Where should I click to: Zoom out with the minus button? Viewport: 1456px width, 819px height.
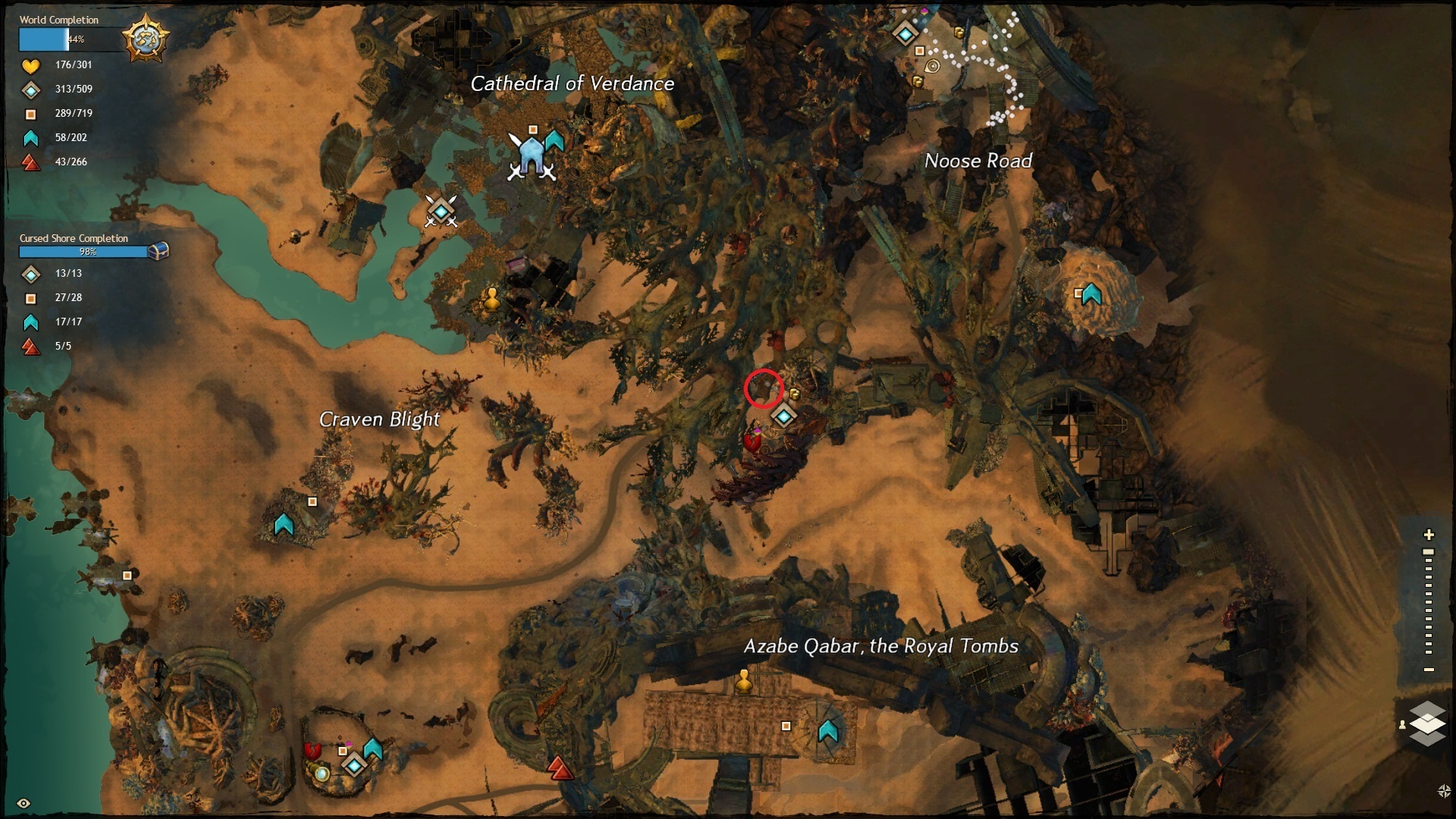(1429, 670)
